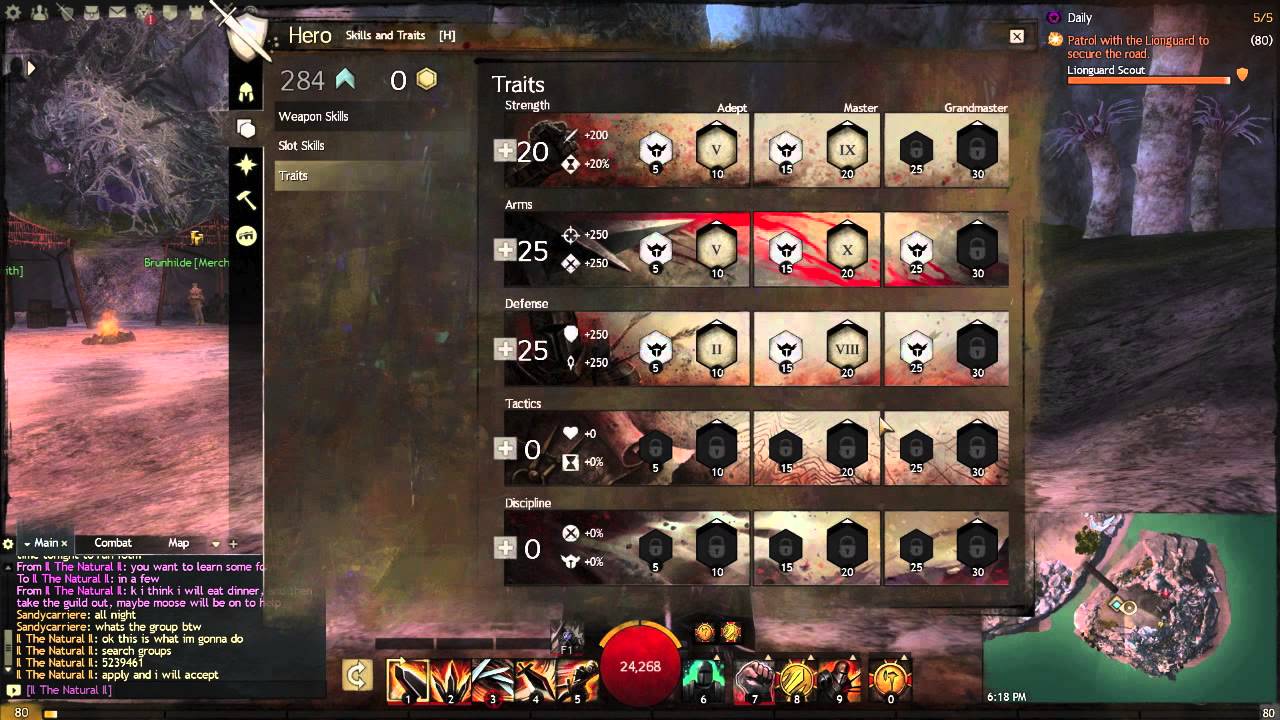Activate the healing skill in slot 6
Image resolution: width=1280 pixels, height=720 pixels.
(704, 680)
